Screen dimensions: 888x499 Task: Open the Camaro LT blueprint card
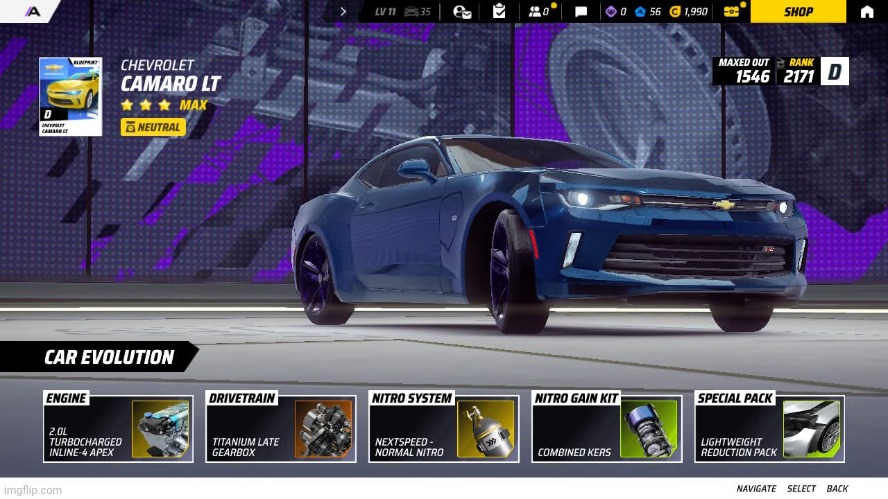(x=70, y=96)
